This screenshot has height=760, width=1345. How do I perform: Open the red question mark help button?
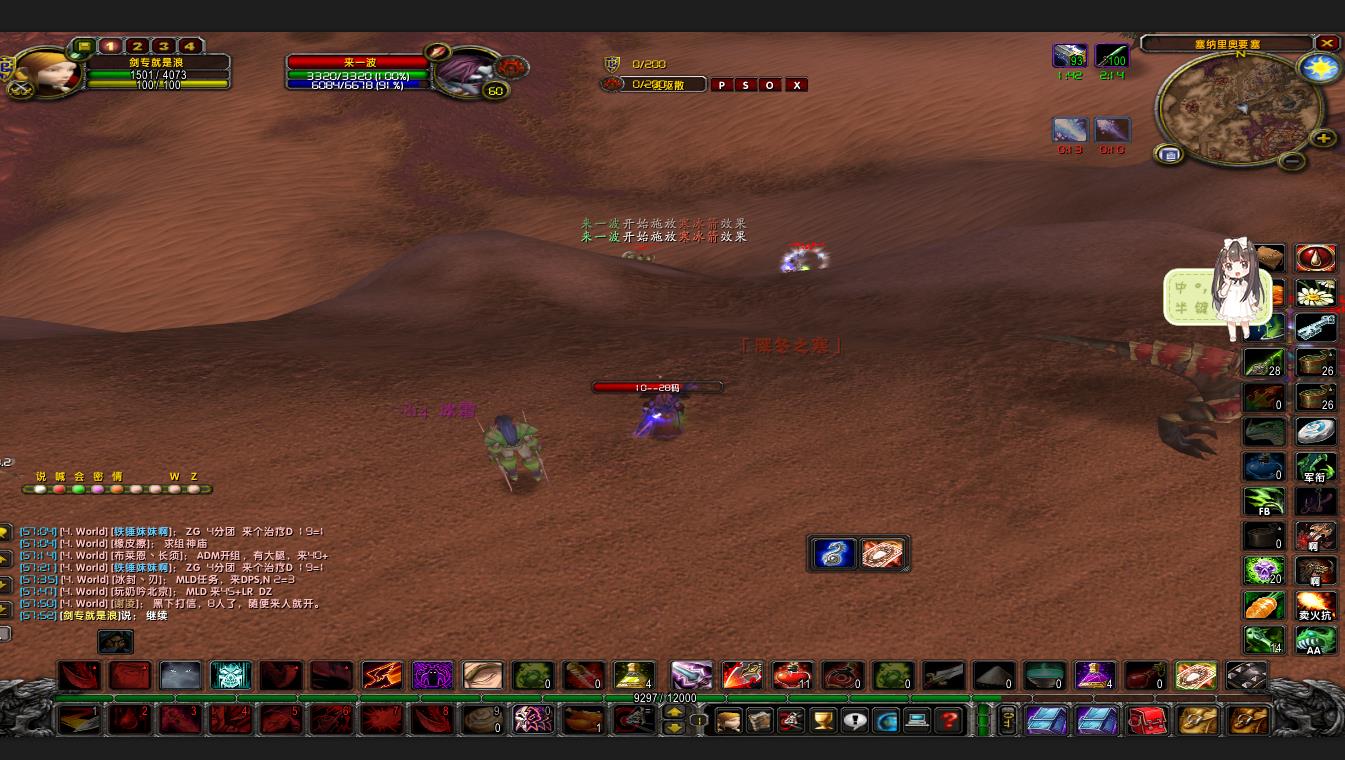pyautogui.click(x=949, y=720)
